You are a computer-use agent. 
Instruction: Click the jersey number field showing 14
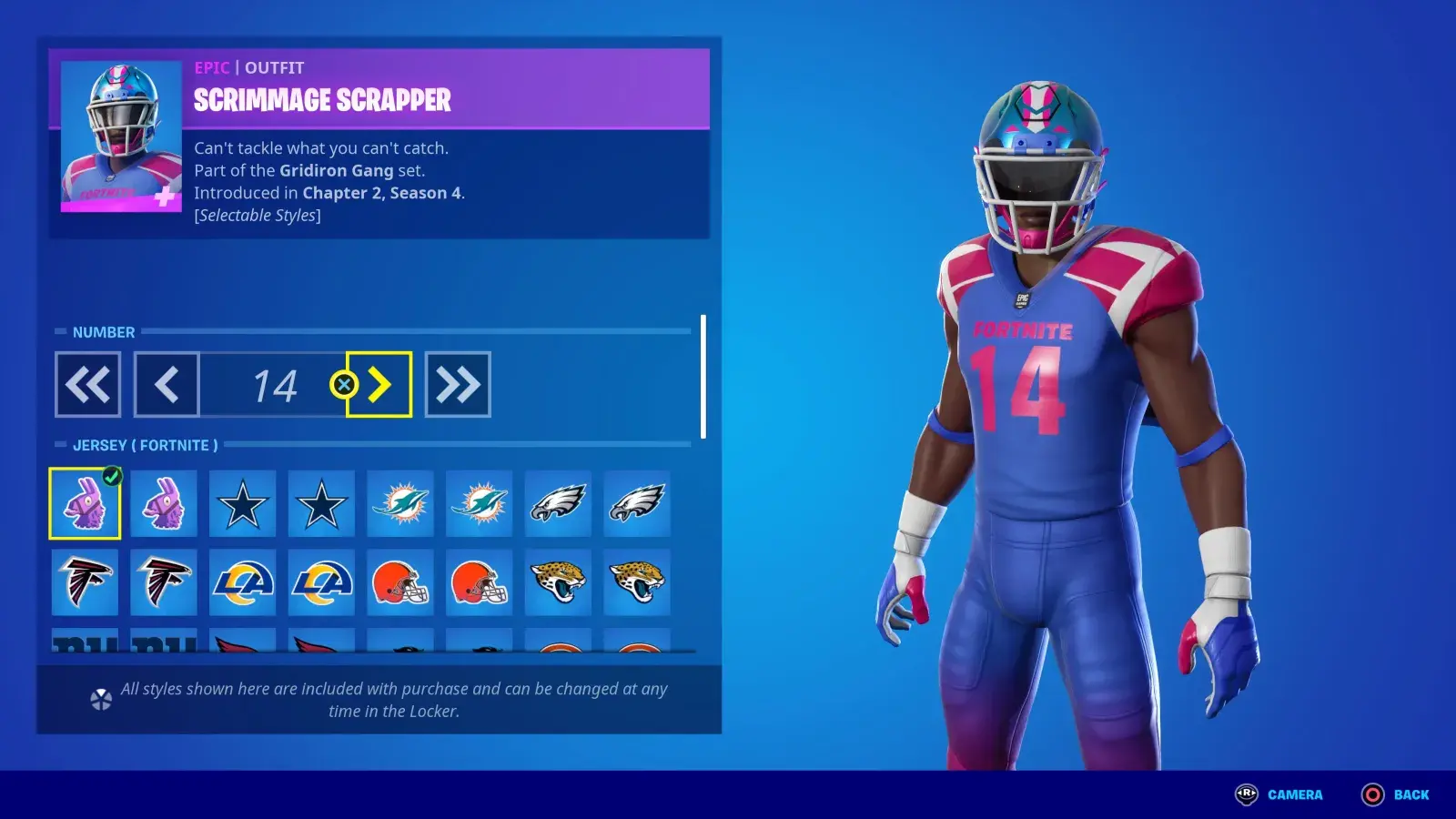(x=273, y=383)
